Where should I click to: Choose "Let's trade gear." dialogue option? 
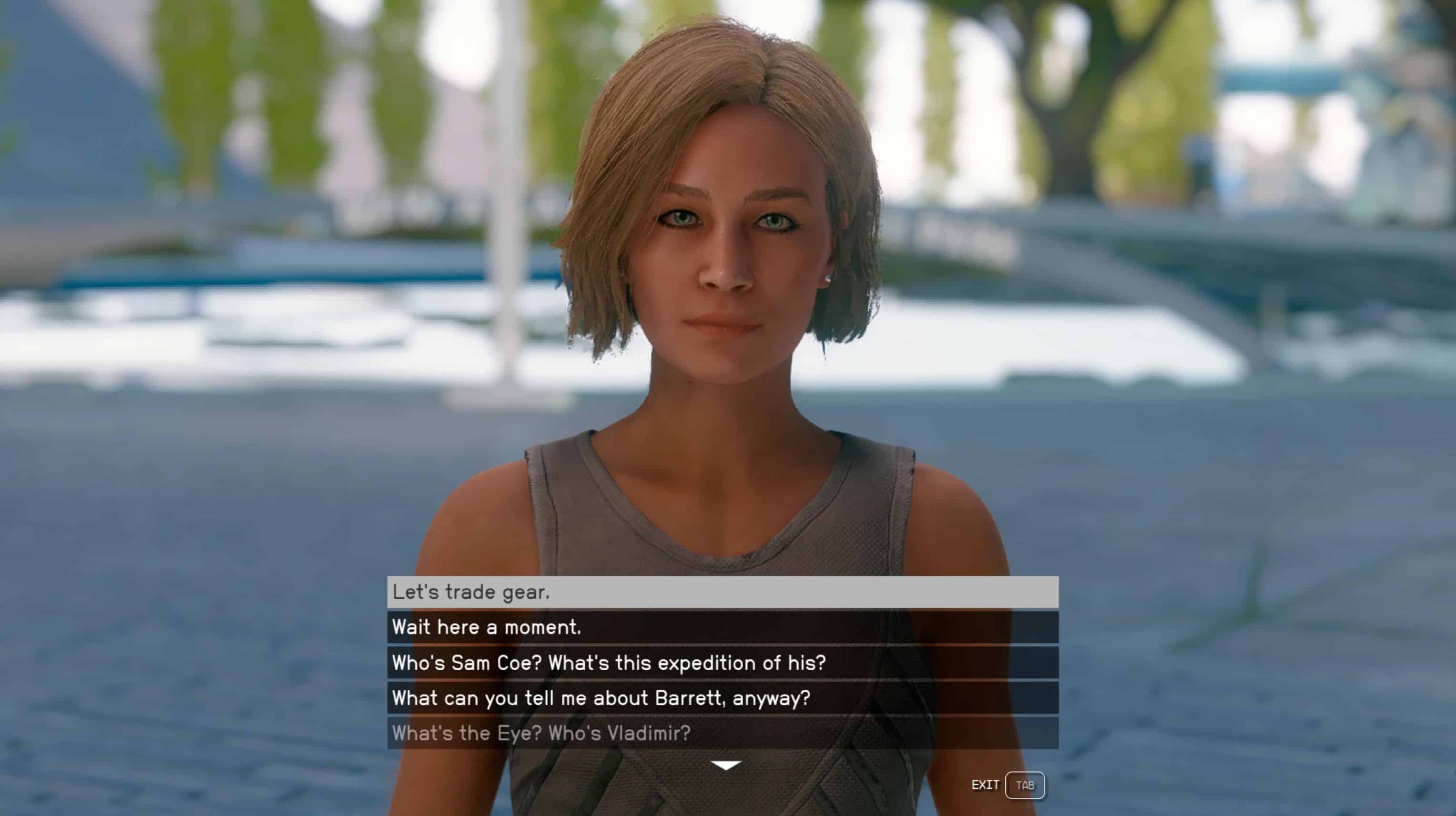tap(723, 592)
